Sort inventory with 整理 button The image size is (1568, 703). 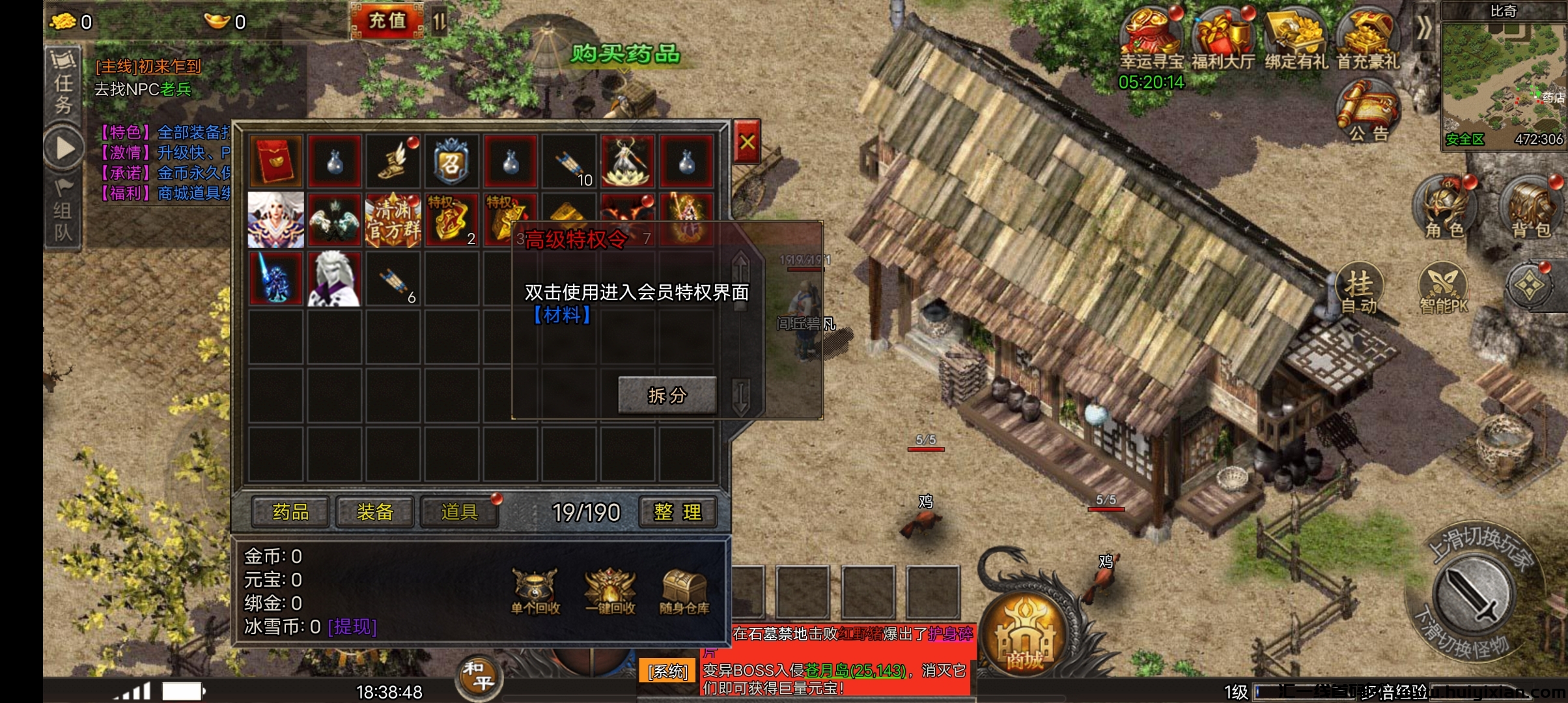(677, 512)
